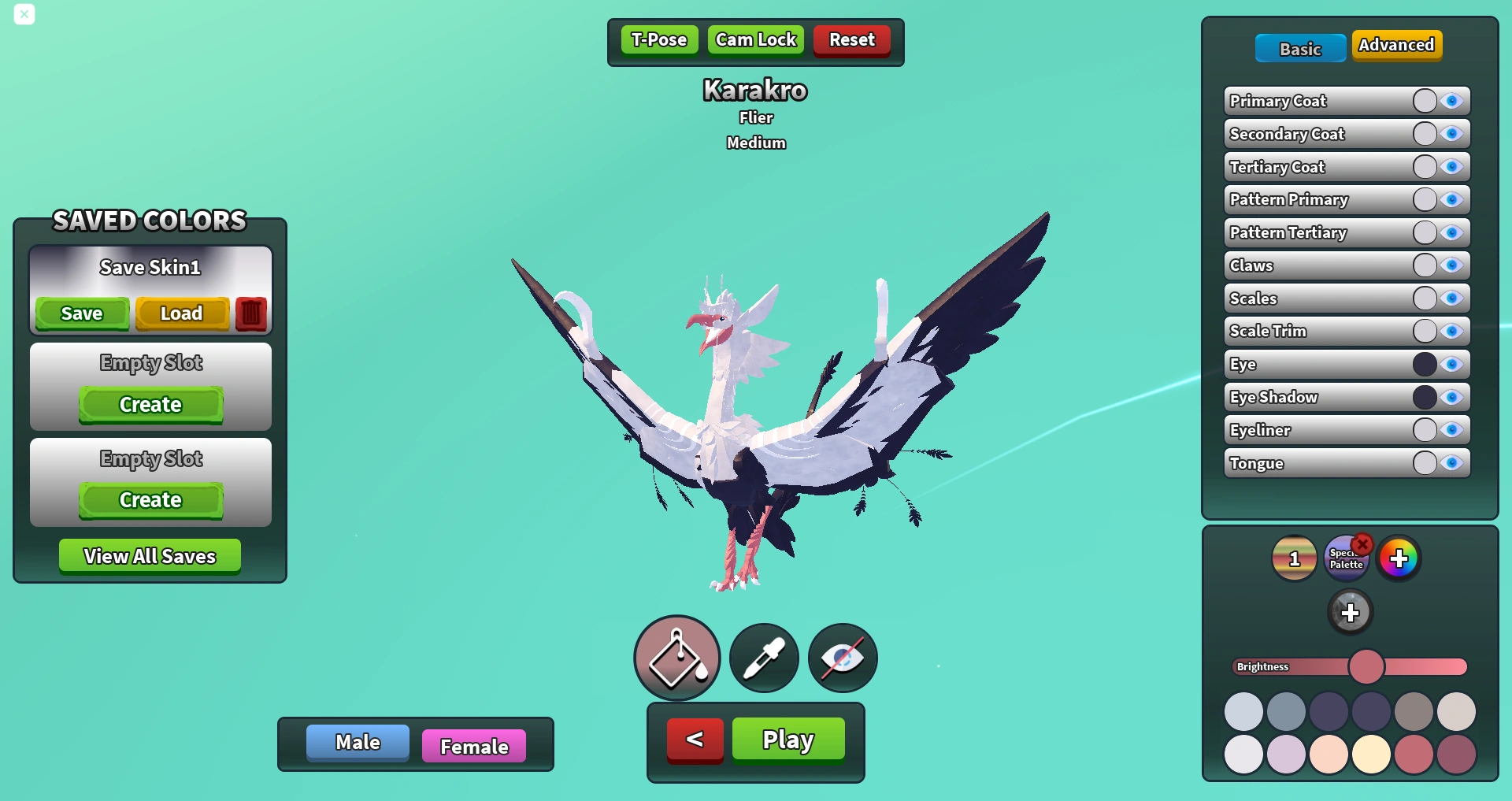Open the rainbow custom color wheel
1512x801 pixels.
pos(1399,557)
